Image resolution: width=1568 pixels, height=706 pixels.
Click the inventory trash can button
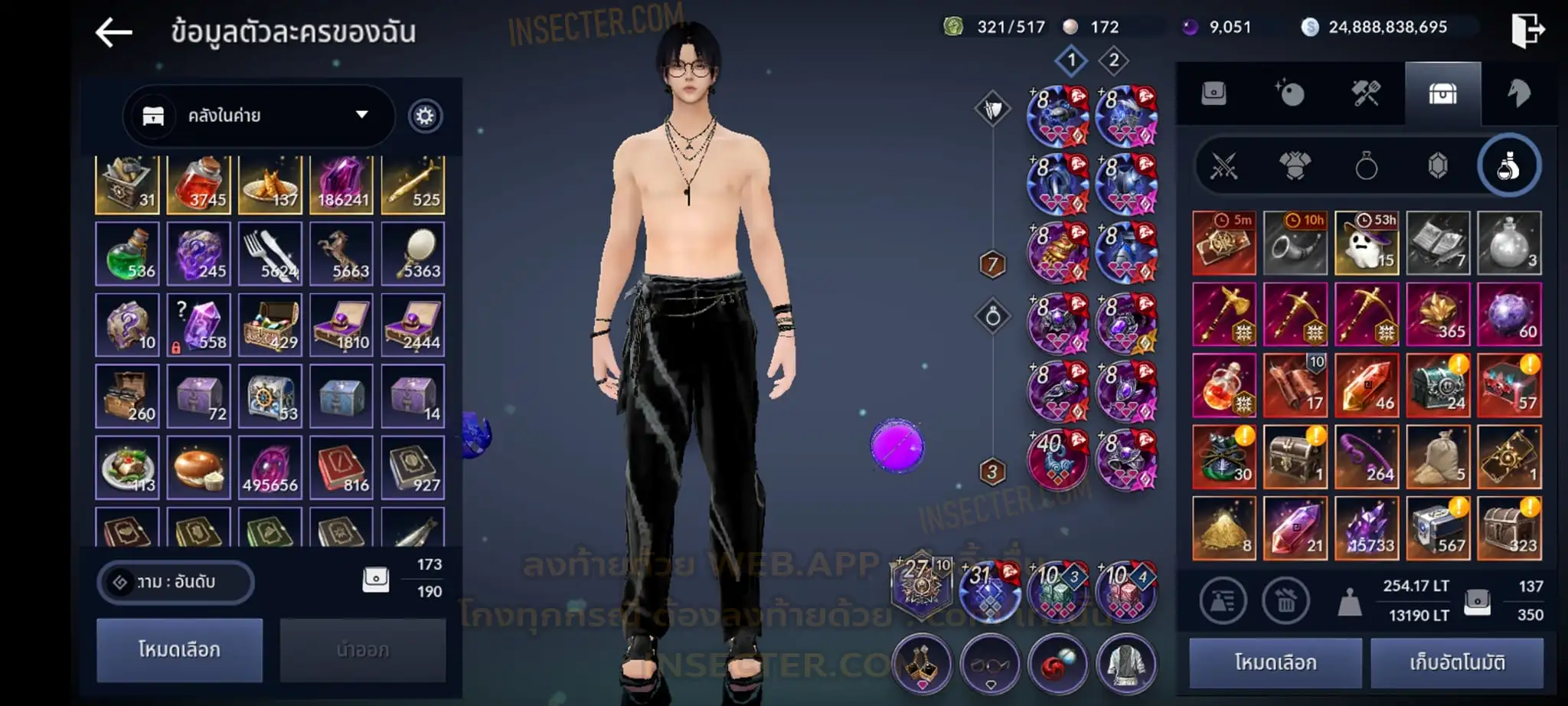pos(1285,601)
